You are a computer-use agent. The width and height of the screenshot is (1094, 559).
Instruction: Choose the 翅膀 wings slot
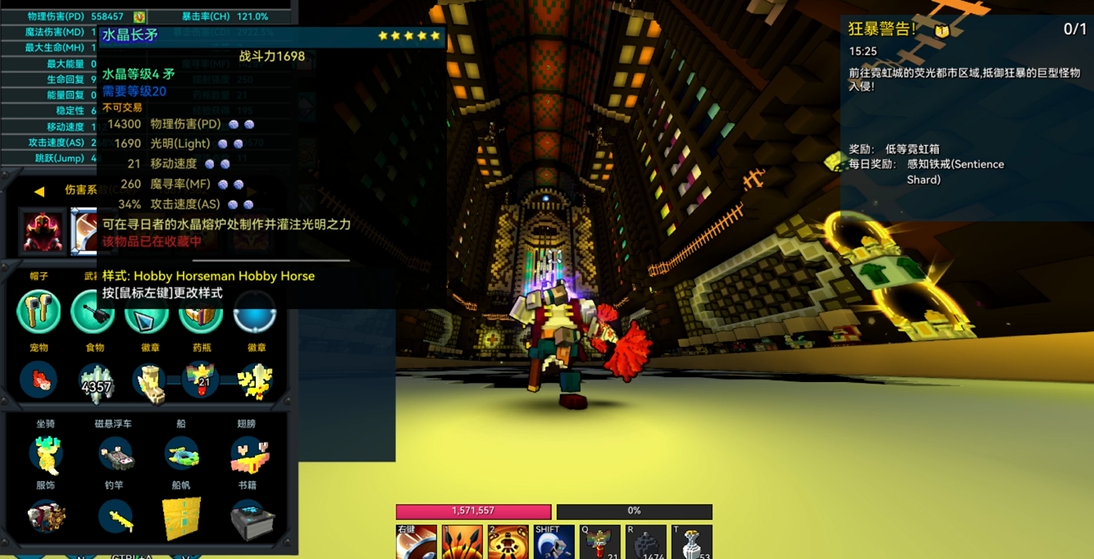(x=248, y=455)
